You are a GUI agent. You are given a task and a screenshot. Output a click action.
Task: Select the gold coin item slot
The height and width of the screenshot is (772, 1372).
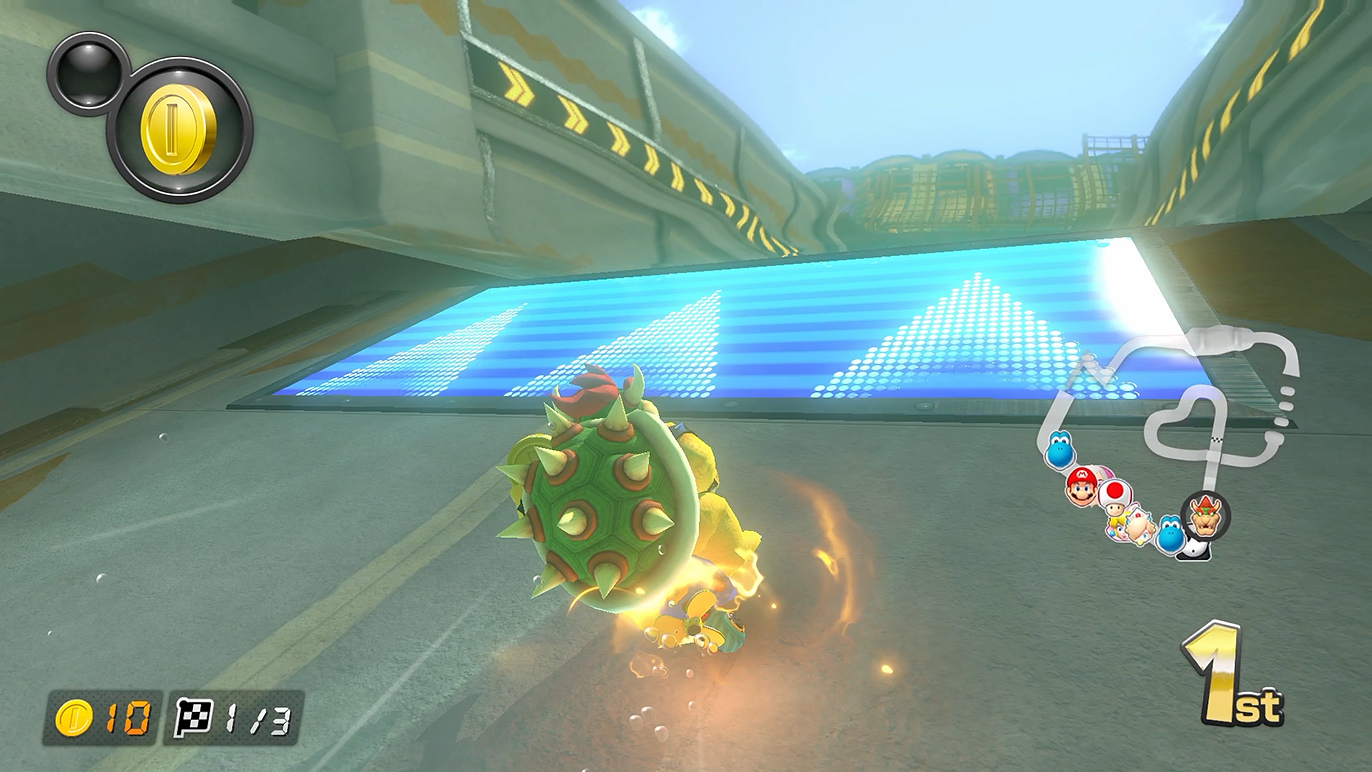tap(179, 130)
